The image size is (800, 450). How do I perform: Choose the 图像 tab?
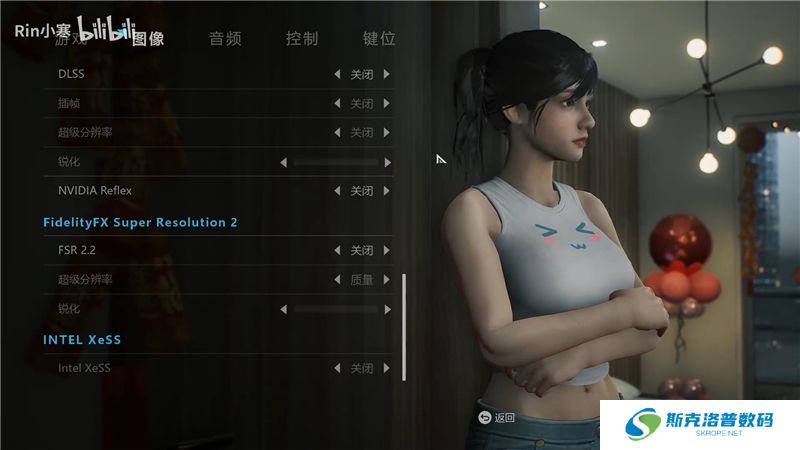tap(148, 39)
